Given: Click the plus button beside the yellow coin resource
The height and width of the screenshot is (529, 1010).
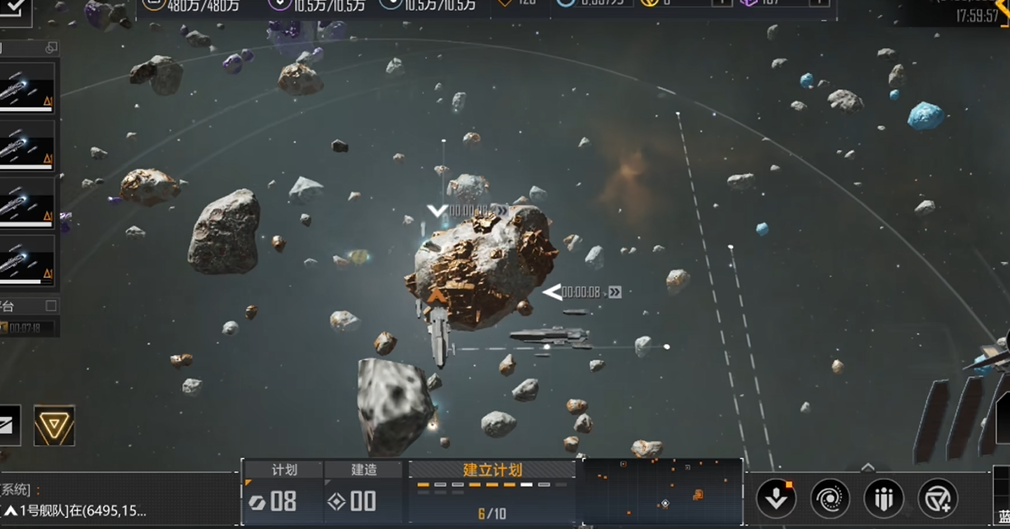Looking at the screenshot, I should point(720,3).
